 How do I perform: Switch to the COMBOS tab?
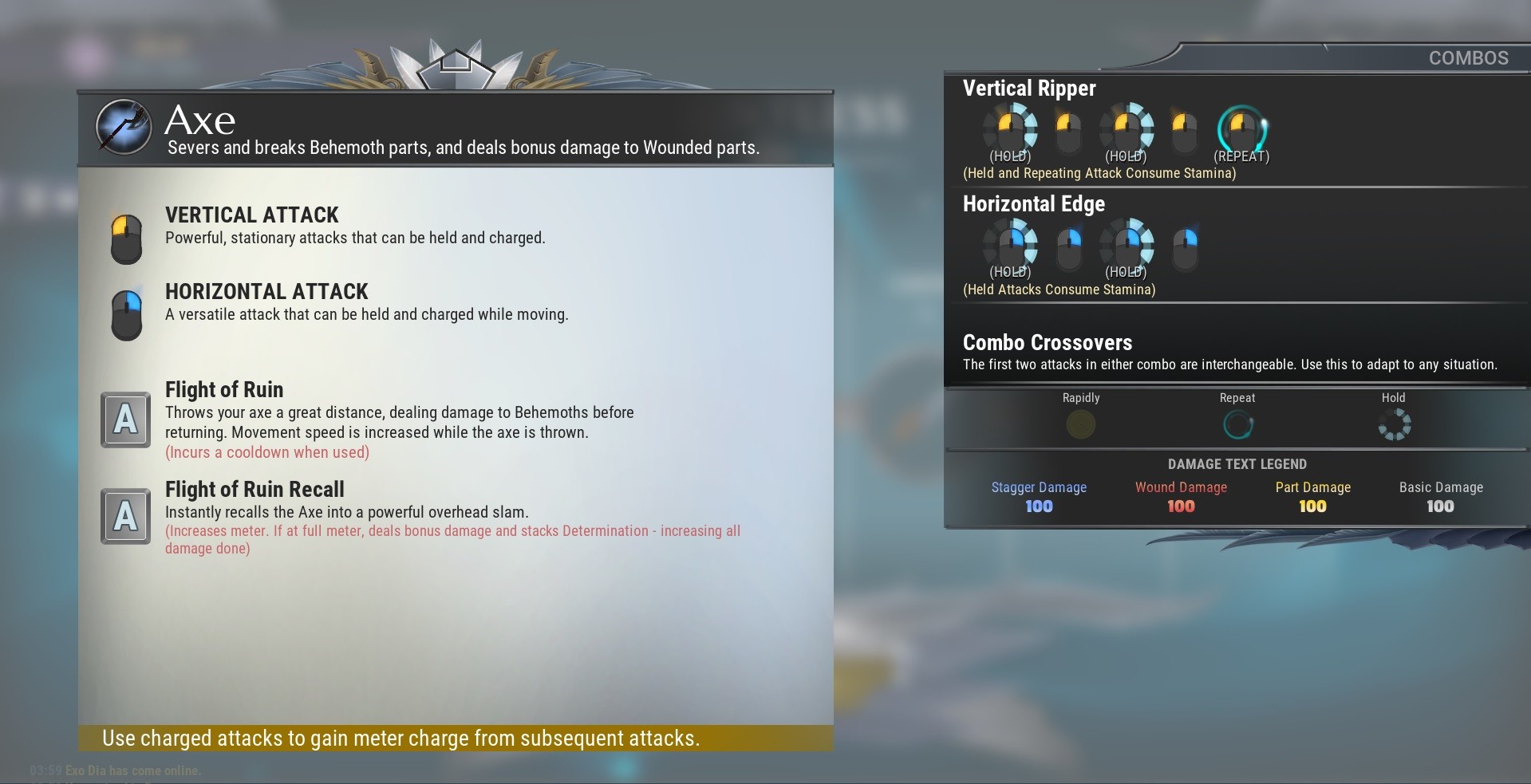1468,57
